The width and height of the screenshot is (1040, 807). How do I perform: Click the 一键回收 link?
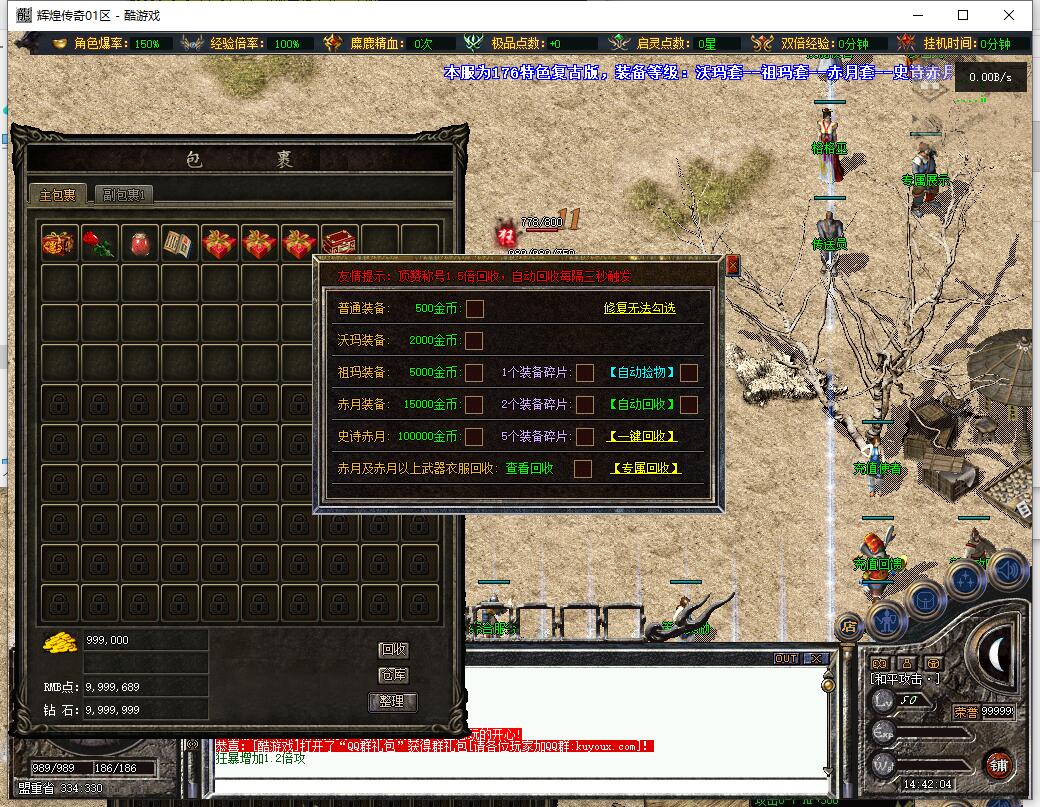[642, 436]
